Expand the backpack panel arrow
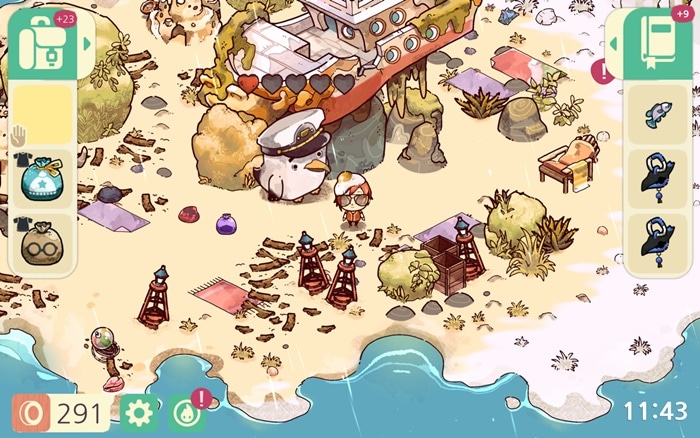Viewport: 700px width, 438px height. (87, 44)
